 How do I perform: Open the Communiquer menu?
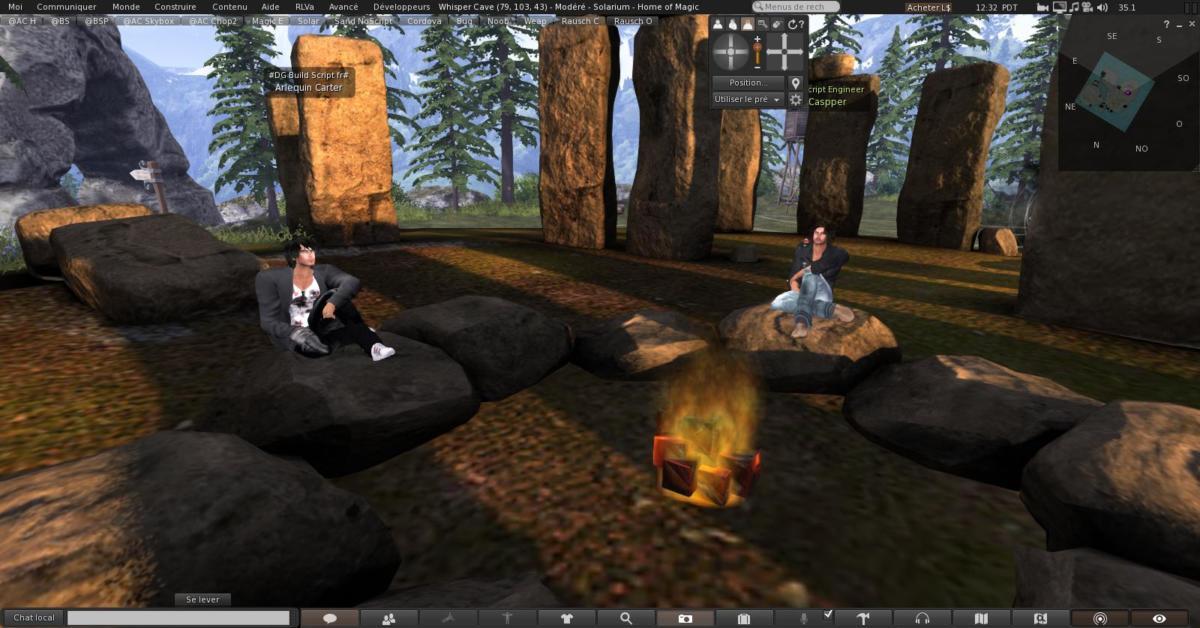click(x=66, y=6)
